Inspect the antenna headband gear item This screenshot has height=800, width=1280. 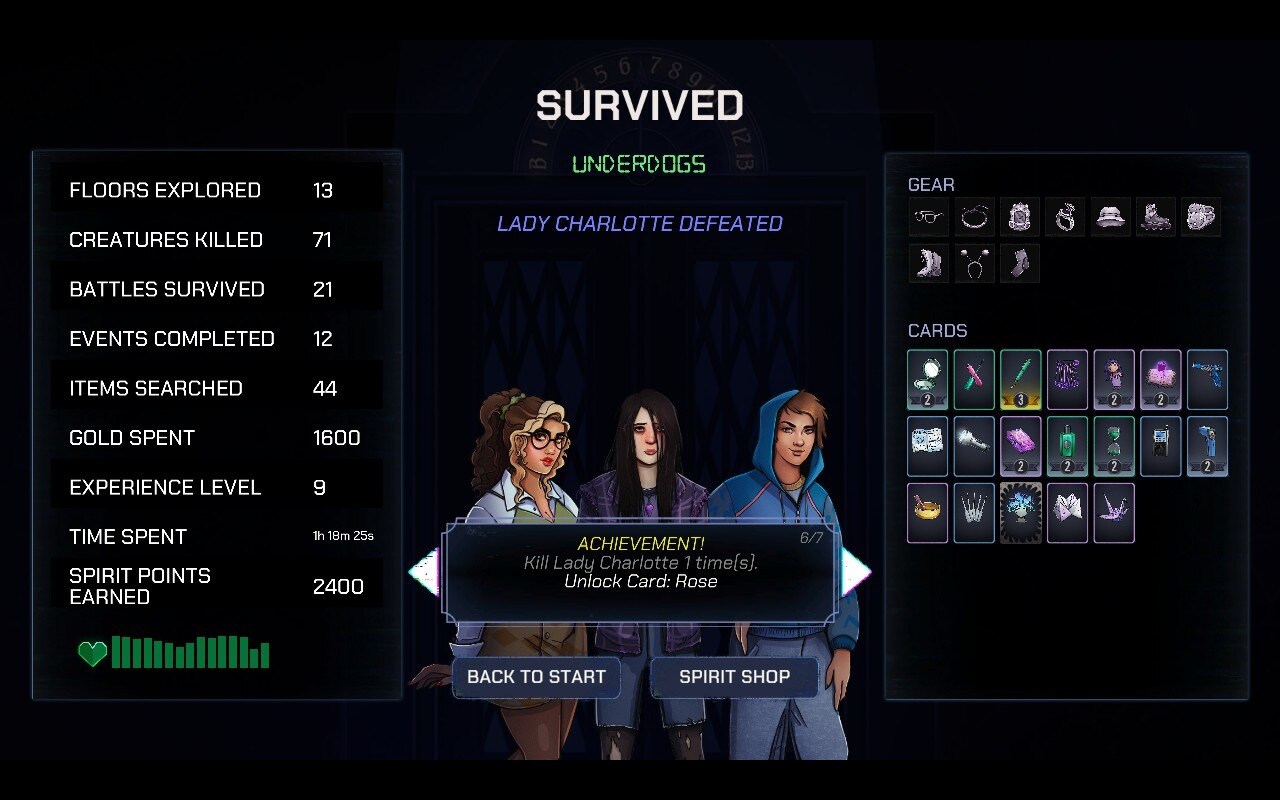974,264
